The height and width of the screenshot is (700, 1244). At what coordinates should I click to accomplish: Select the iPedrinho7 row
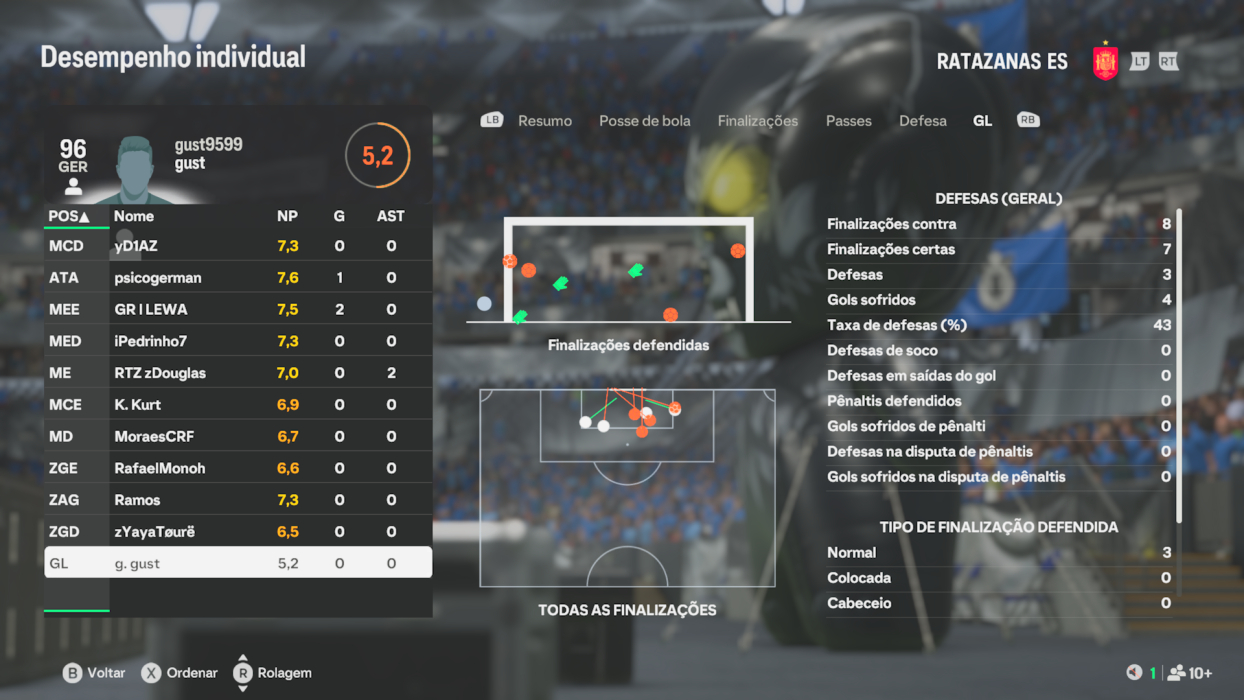pos(238,341)
